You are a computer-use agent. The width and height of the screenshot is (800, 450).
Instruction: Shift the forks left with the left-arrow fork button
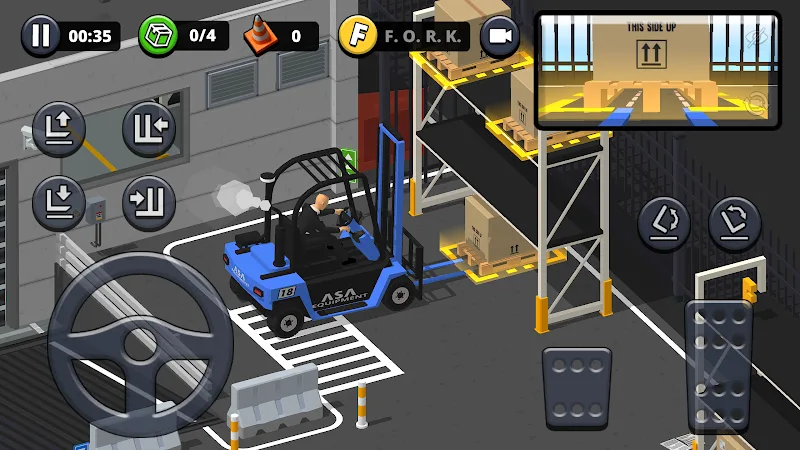pyautogui.click(x=149, y=128)
